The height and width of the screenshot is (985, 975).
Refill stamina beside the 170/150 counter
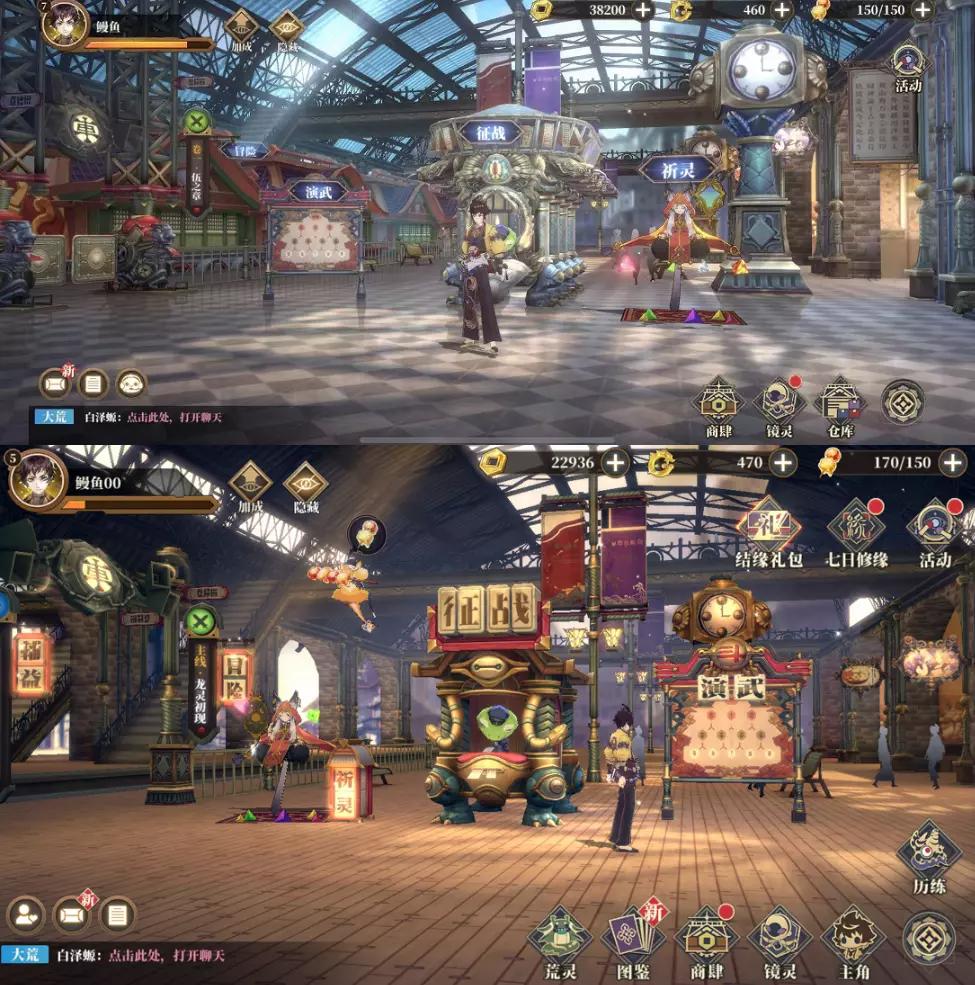coord(952,462)
